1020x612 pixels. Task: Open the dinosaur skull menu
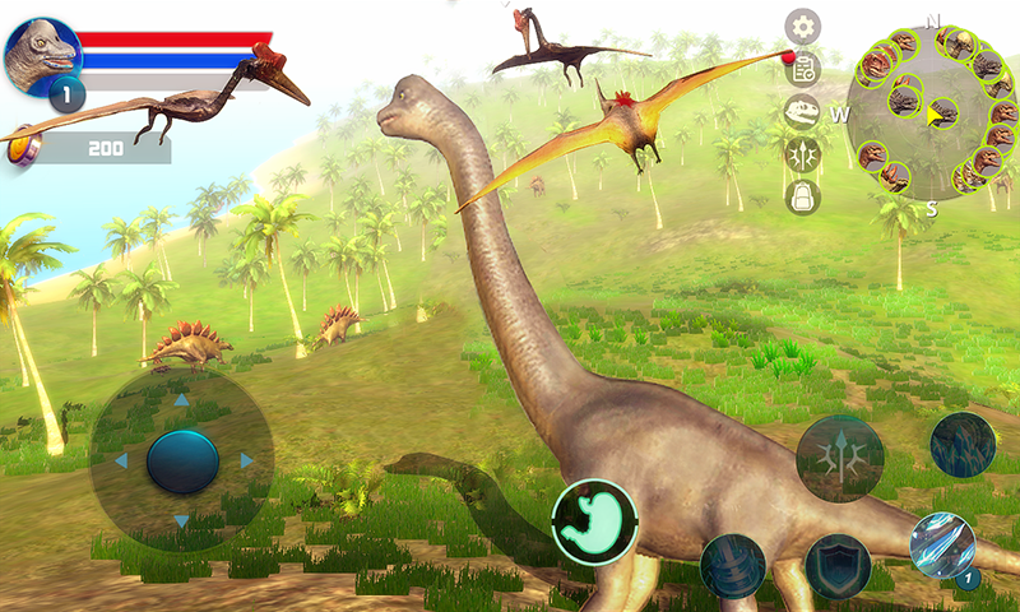tap(802, 112)
